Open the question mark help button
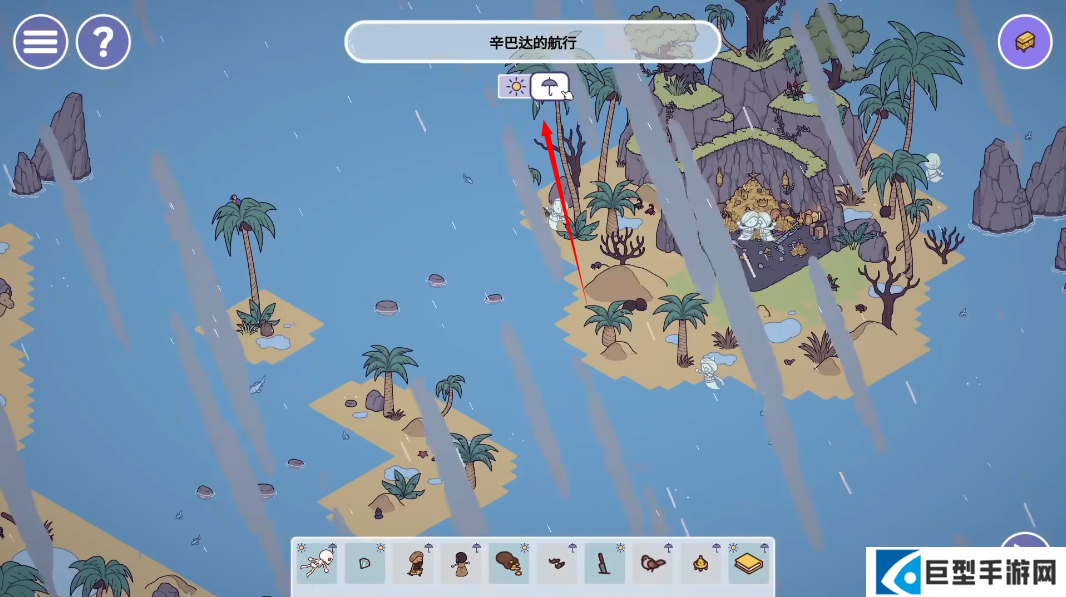This screenshot has height=597, width=1066. pyautogui.click(x=103, y=42)
